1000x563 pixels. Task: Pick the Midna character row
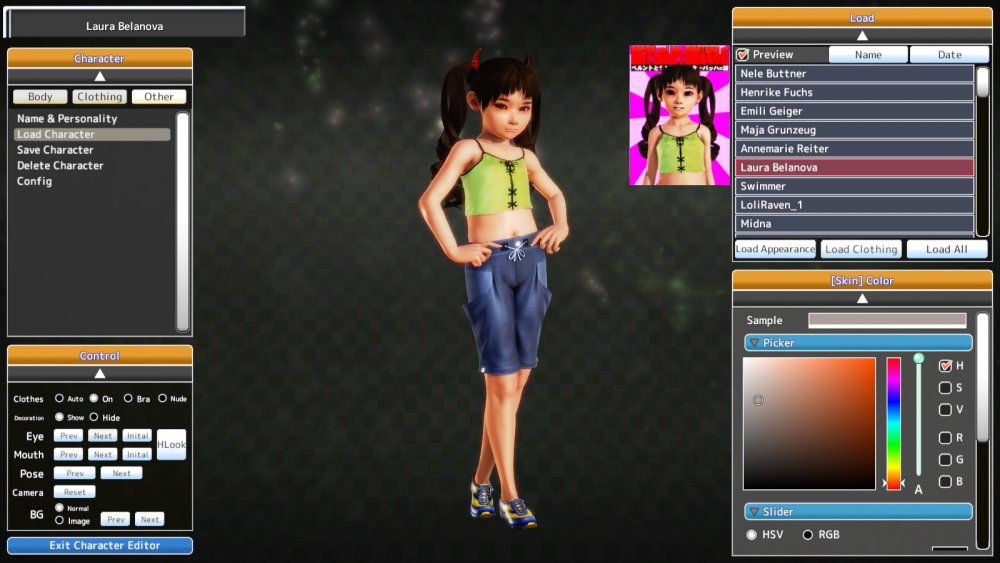click(854, 224)
